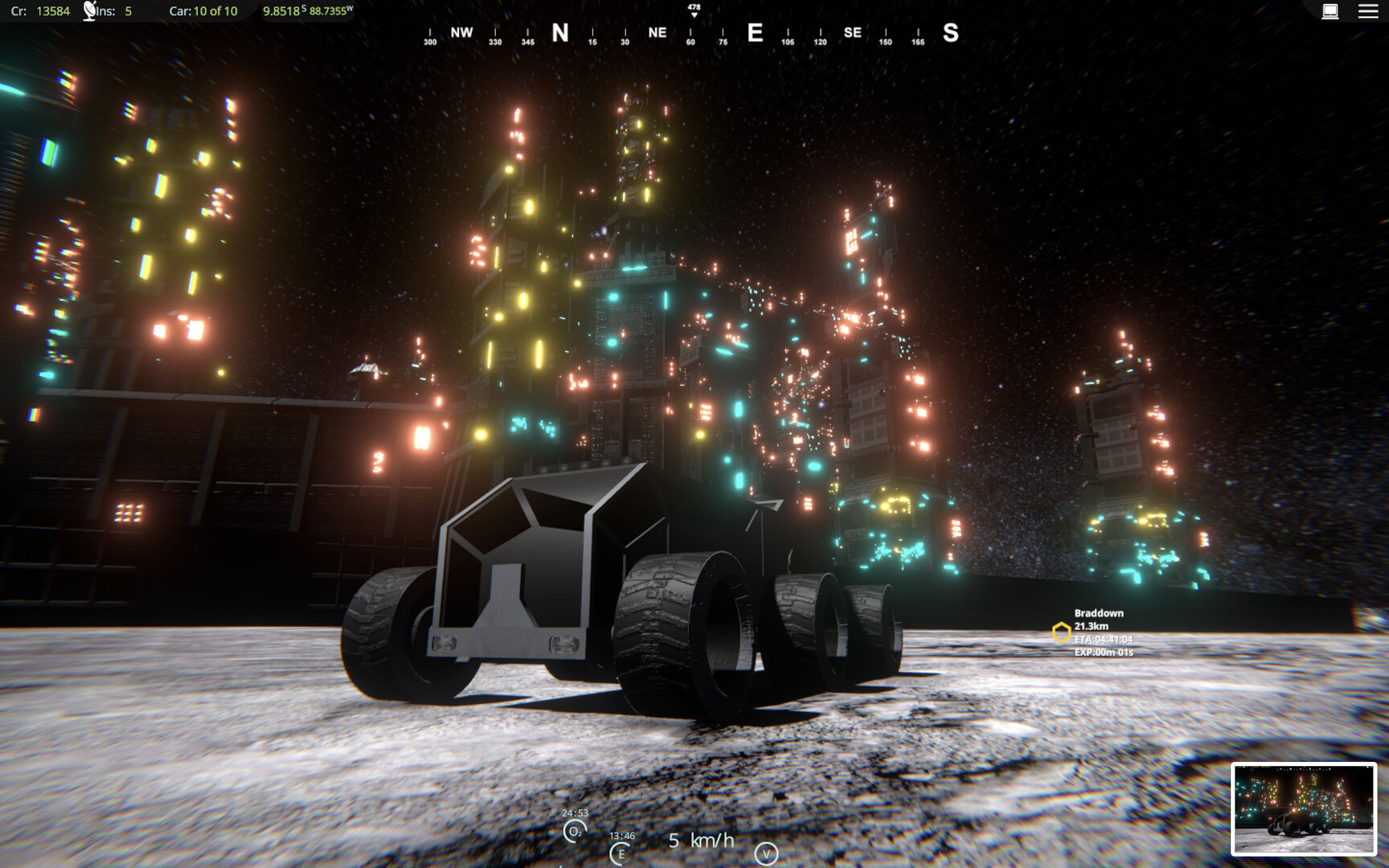Click the yellow Braddown waypoint hexagon marker
Image resolution: width=1389 pixels, height=868 pixels.
coord(1063,631)
